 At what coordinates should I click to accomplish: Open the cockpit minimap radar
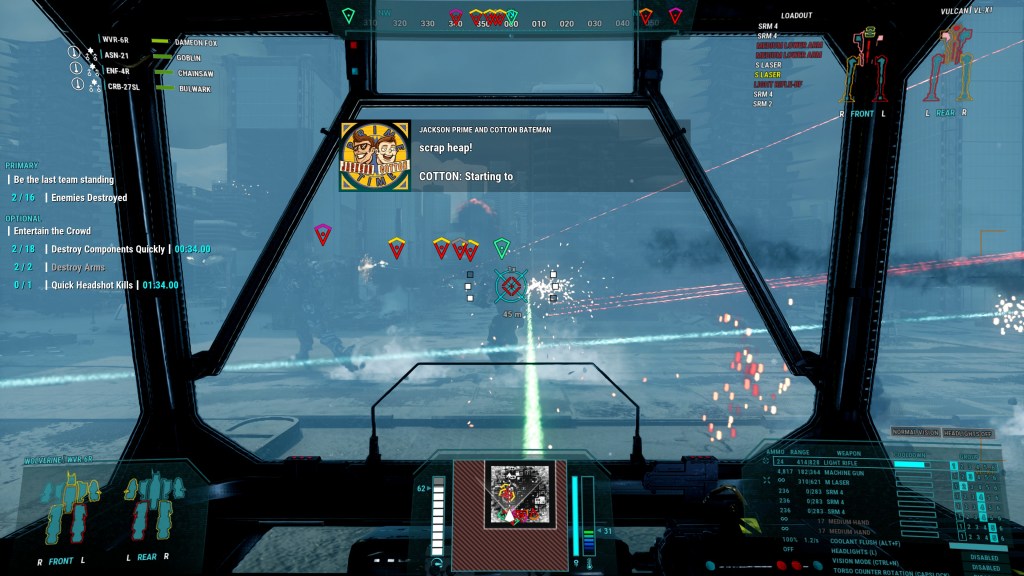511,494
